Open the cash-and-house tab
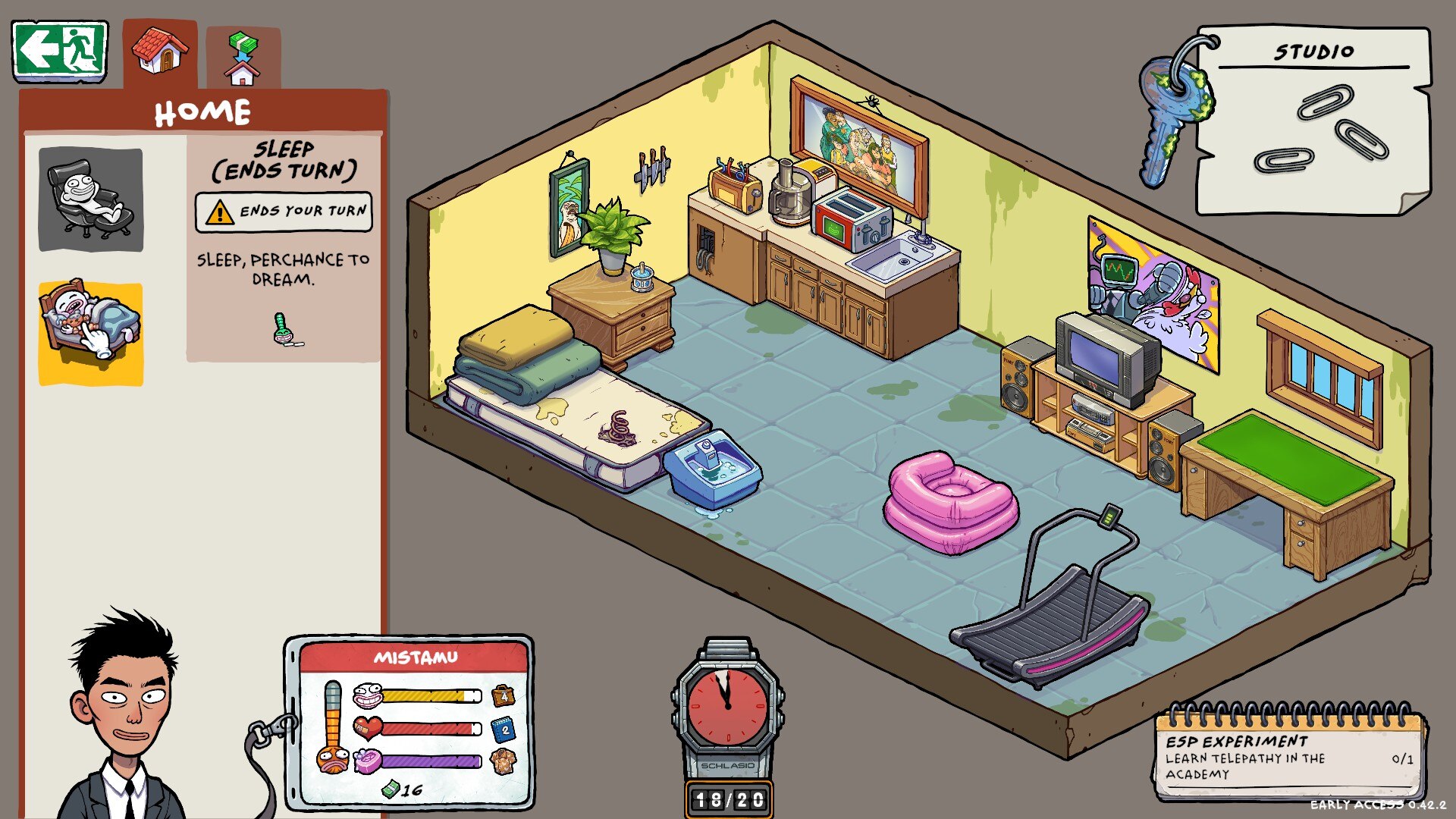Screen dimensions: 1456x819 point(243,58)
